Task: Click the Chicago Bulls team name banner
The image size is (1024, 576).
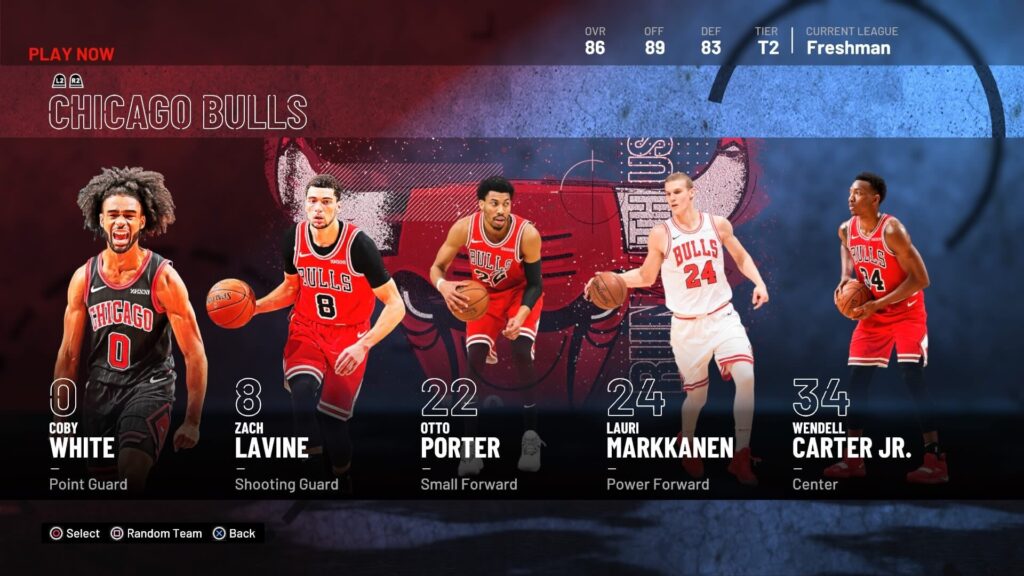Action: tap(178, 112)
